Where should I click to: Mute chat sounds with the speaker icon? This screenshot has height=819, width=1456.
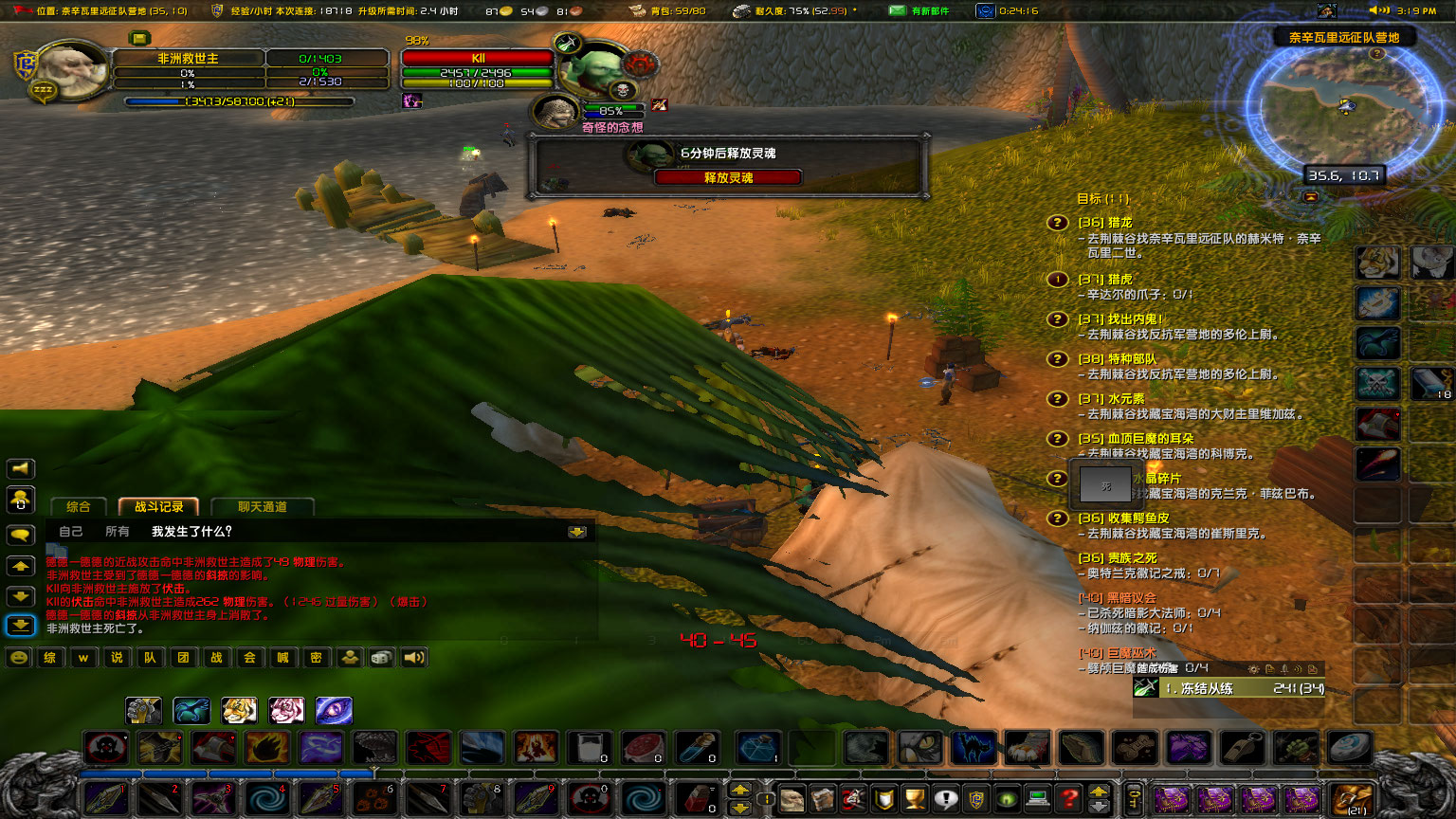(x=414, y=657)
